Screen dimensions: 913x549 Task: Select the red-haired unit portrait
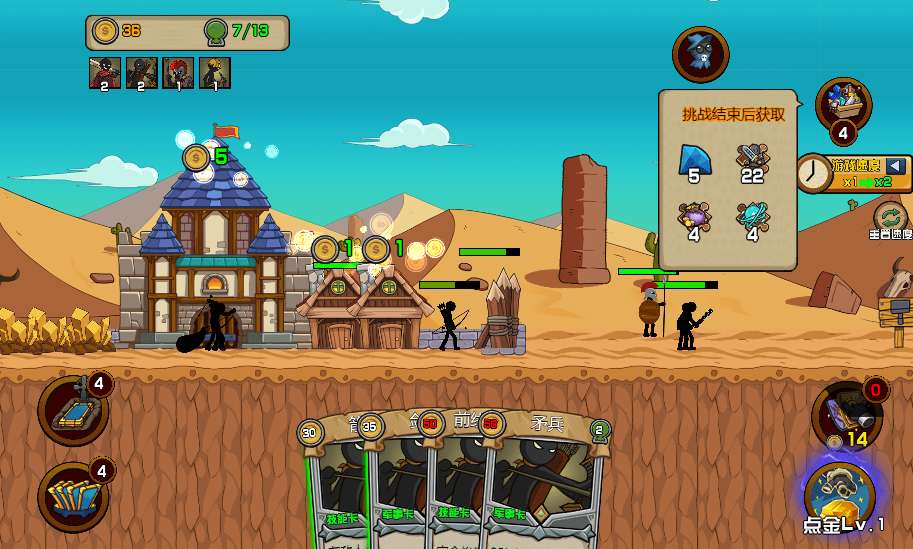[178, 72]
